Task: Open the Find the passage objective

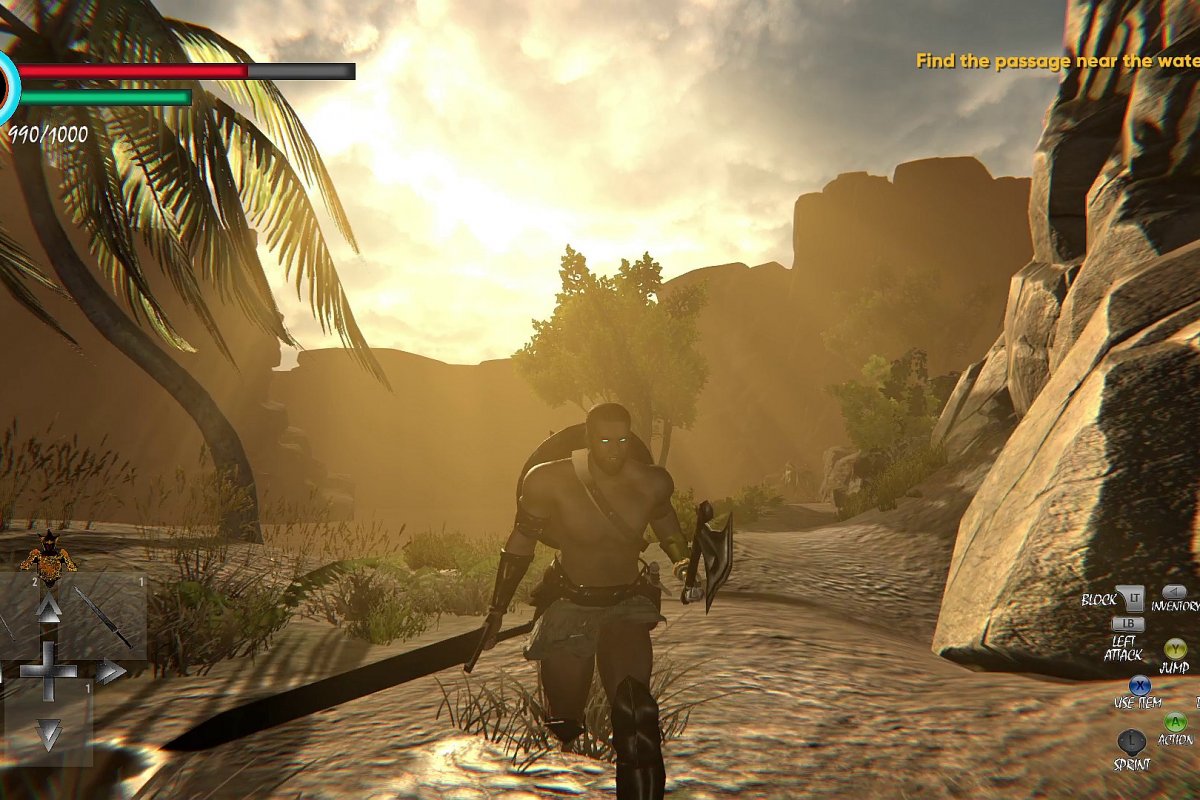Action: tap(1057, 62)
